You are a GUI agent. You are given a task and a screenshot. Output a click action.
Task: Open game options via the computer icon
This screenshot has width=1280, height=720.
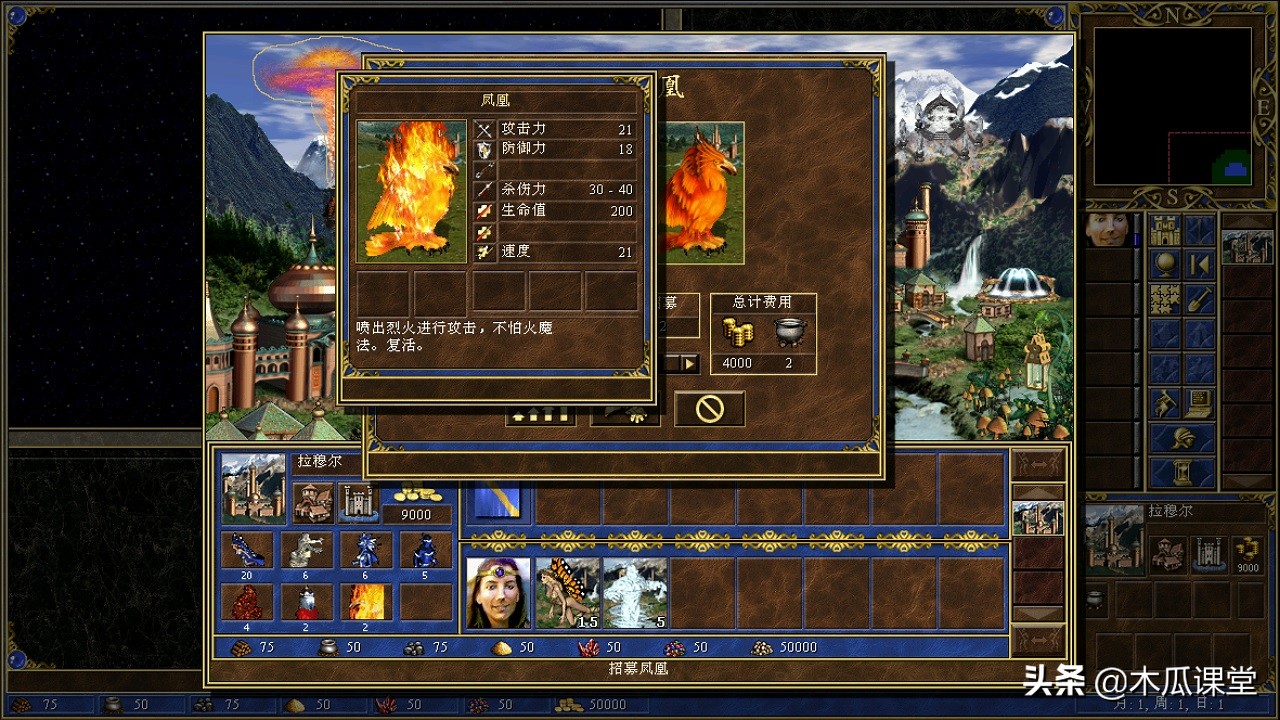(x=1197, y=403)
